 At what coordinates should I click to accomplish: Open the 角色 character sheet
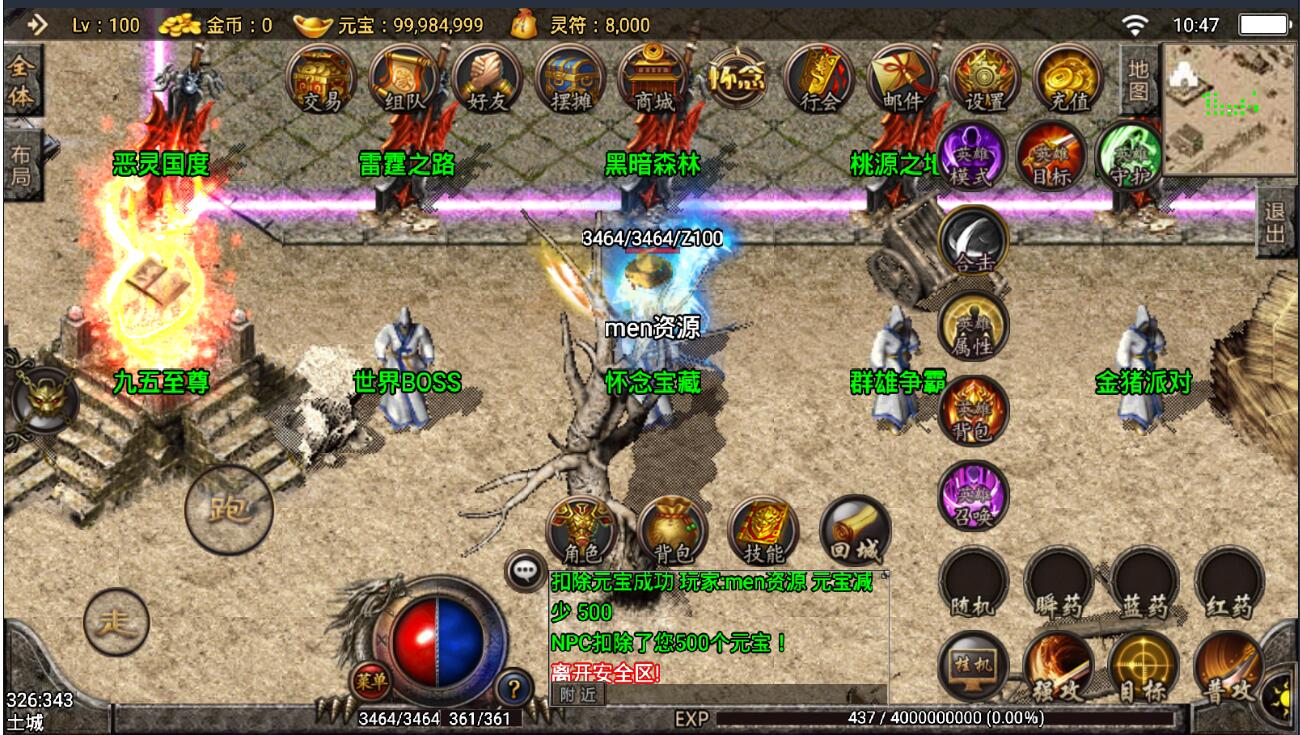582,530
